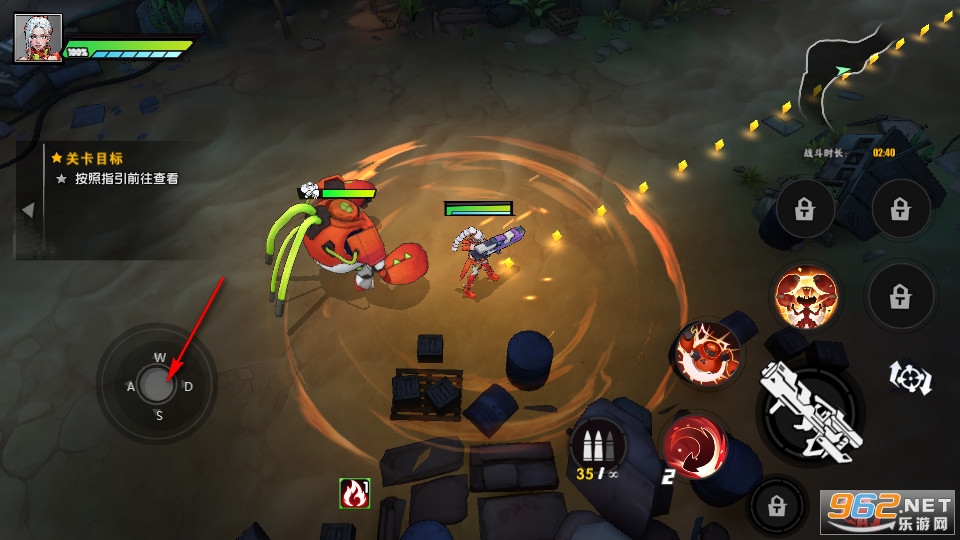Tap the bullets ammo reload icon
The image size is (960, 540).
tap(597, 443)
